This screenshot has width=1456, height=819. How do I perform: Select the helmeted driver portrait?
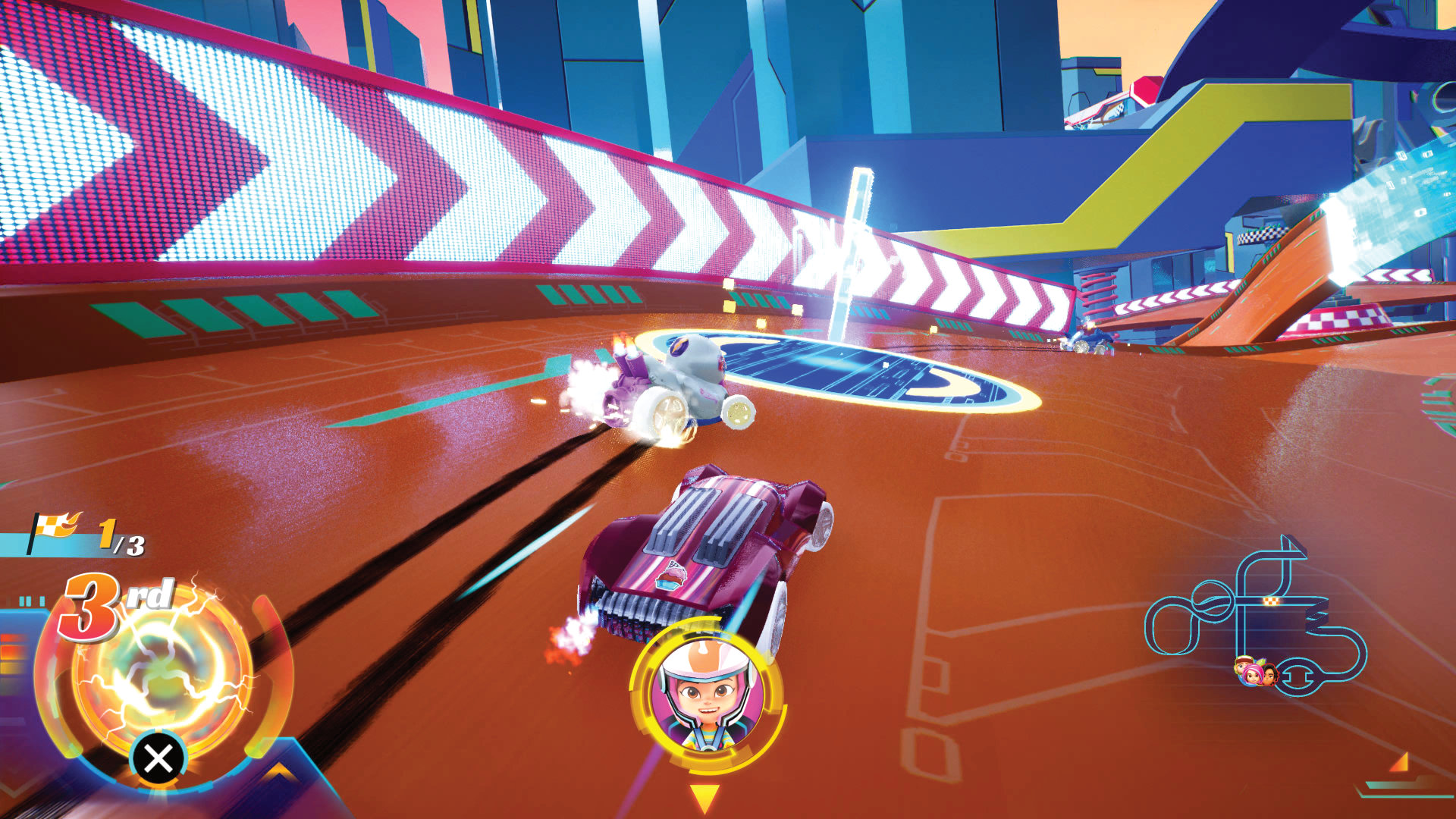[707, 695]
